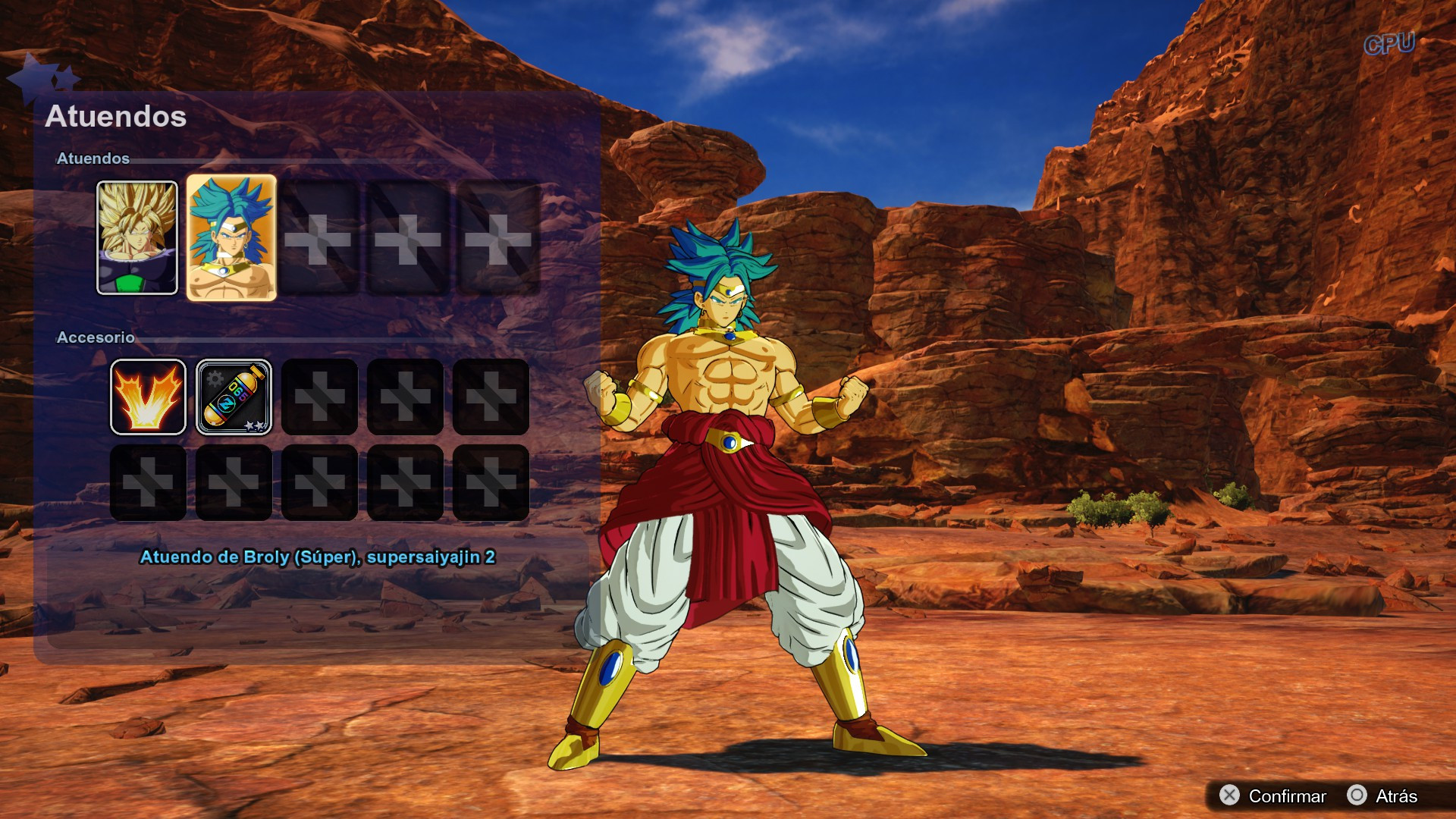Click the last empty accessory slot, top row
This screenshot has height=819, width=1456.
point(491,396)
